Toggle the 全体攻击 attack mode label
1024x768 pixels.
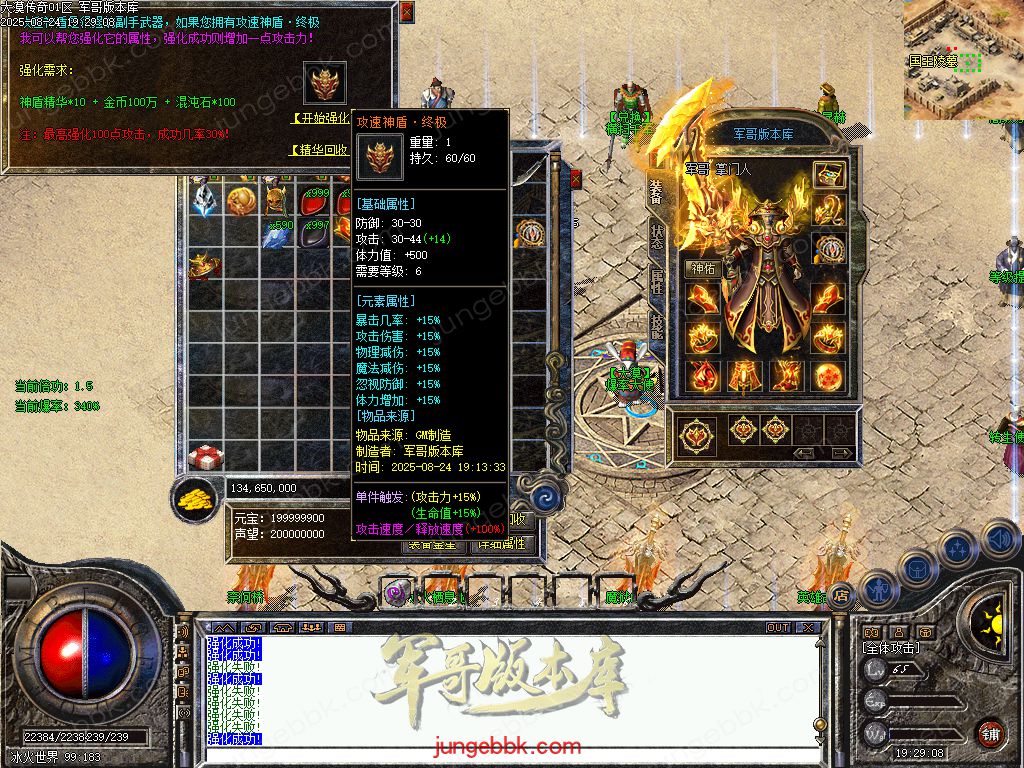[x=892, y=648]
